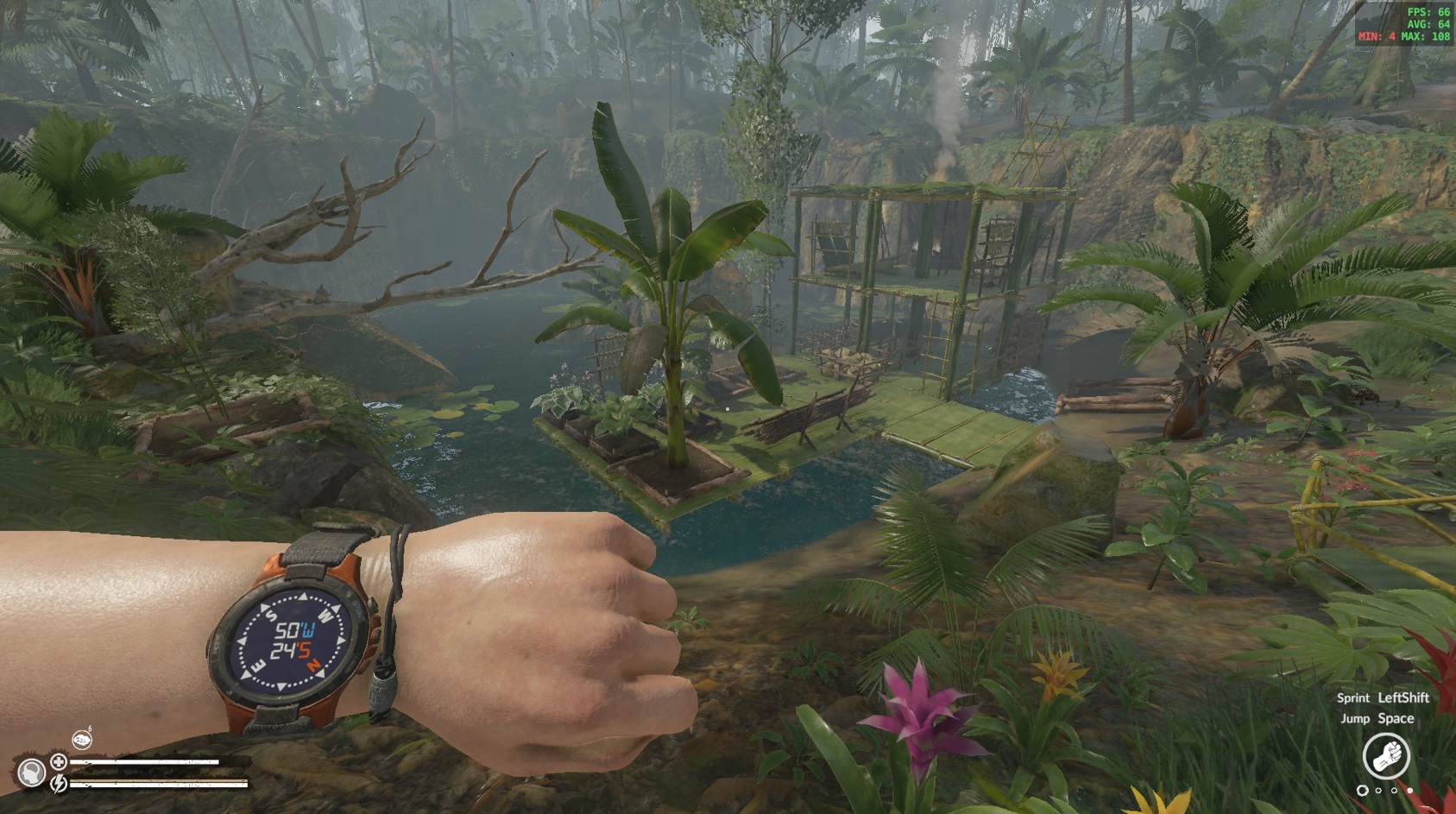
Task: Click the head-and-brain sanity icon
Action: [x=32, y=773]
